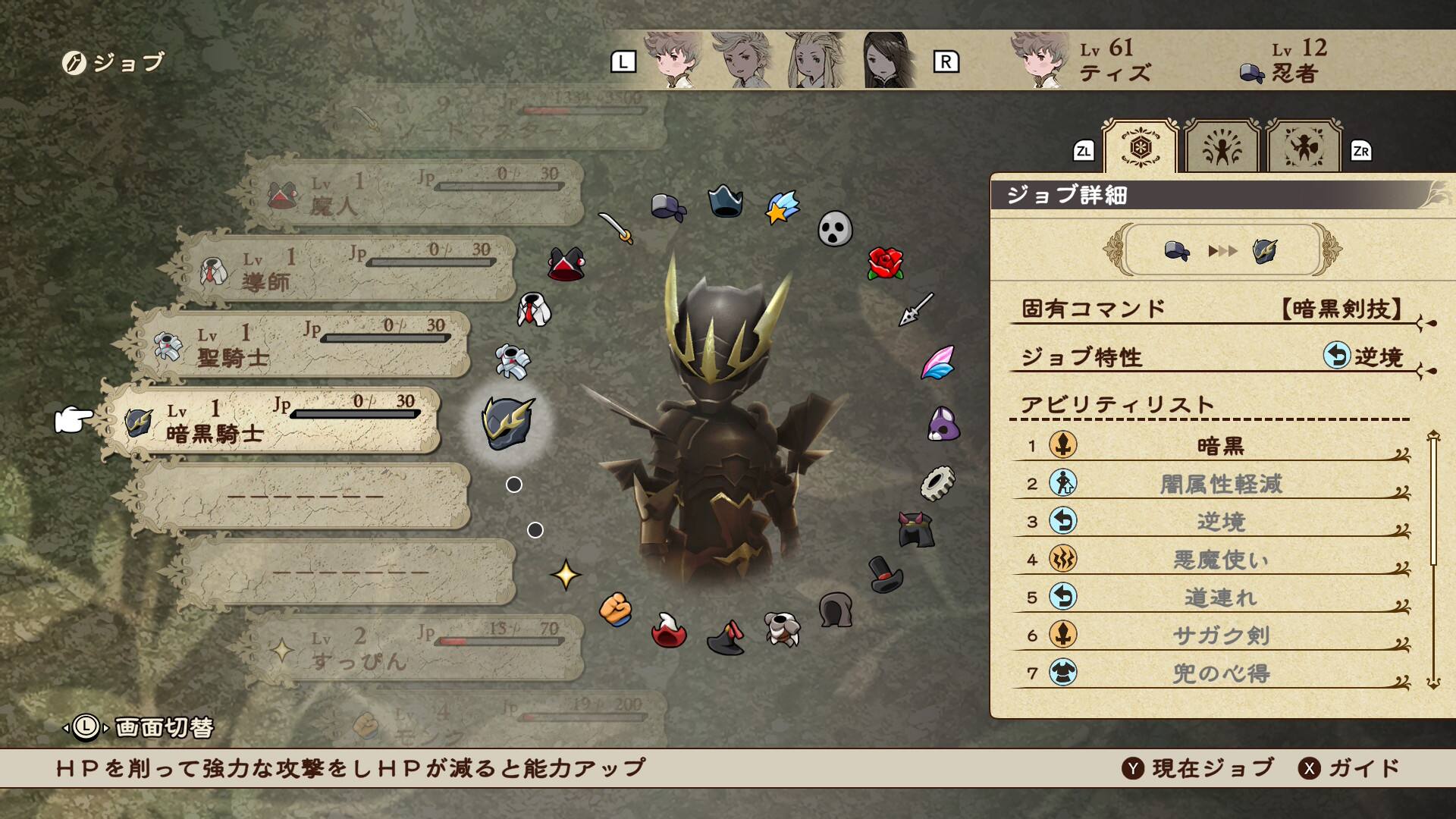Viewport: 1456px width, 819px height.
Task: Select the 暗黒 ability in the list
Action: (x=1219, y=446)
